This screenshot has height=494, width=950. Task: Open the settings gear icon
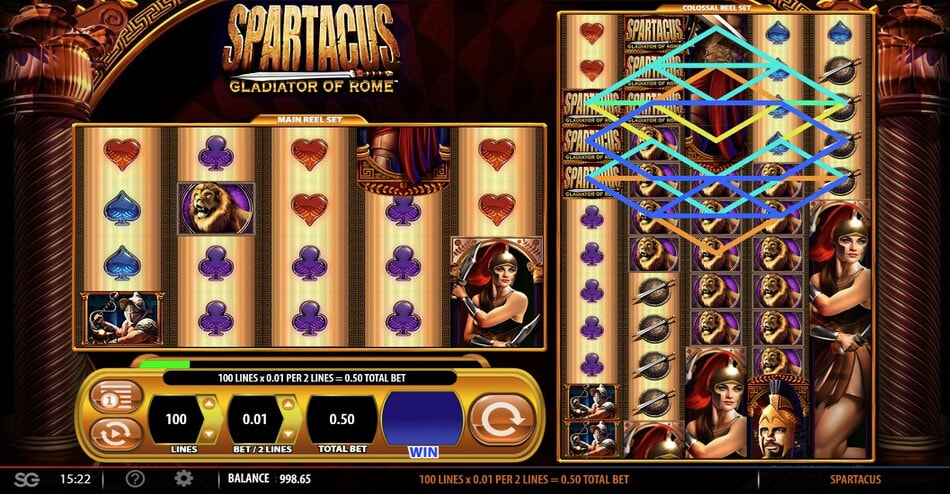pos(183,479)
